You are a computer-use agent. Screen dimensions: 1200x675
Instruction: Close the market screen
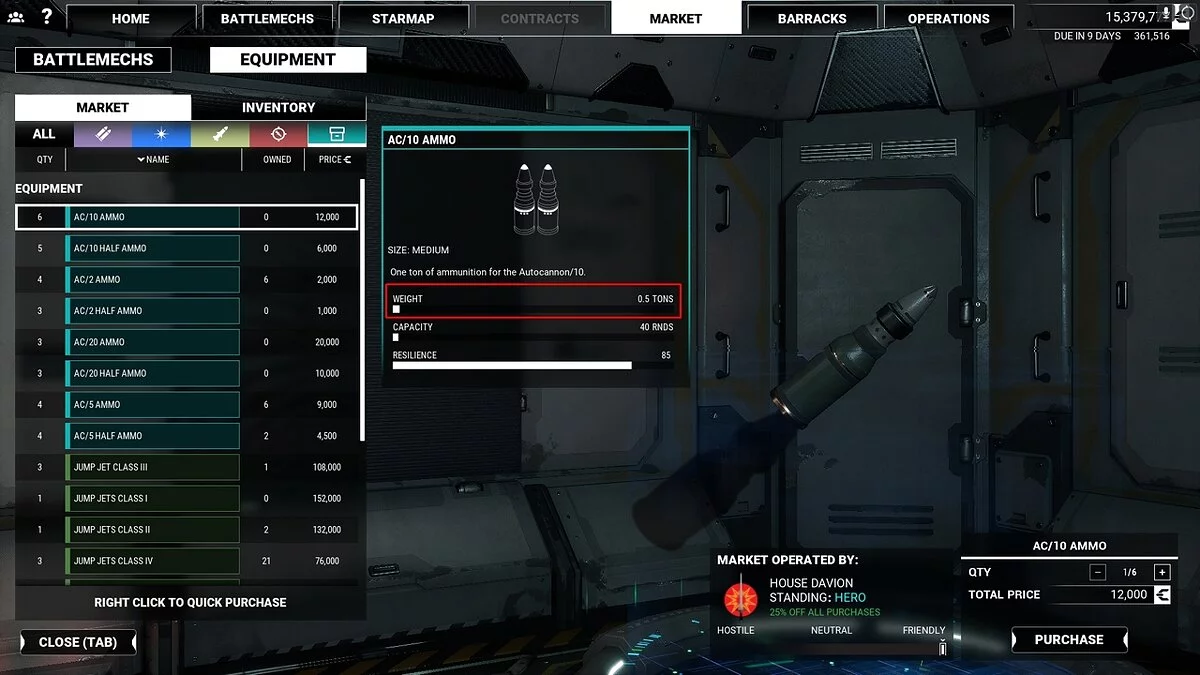[x=78, y=642]
